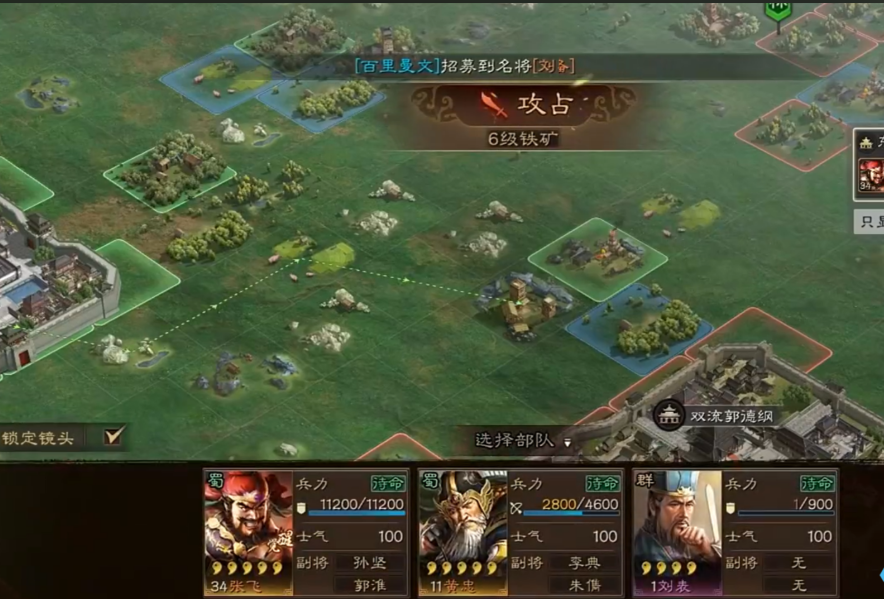The width and height of the screenshot is (884, 599).
Task: Open the 选择部队 dropdown
Action: tap(522, 440)
